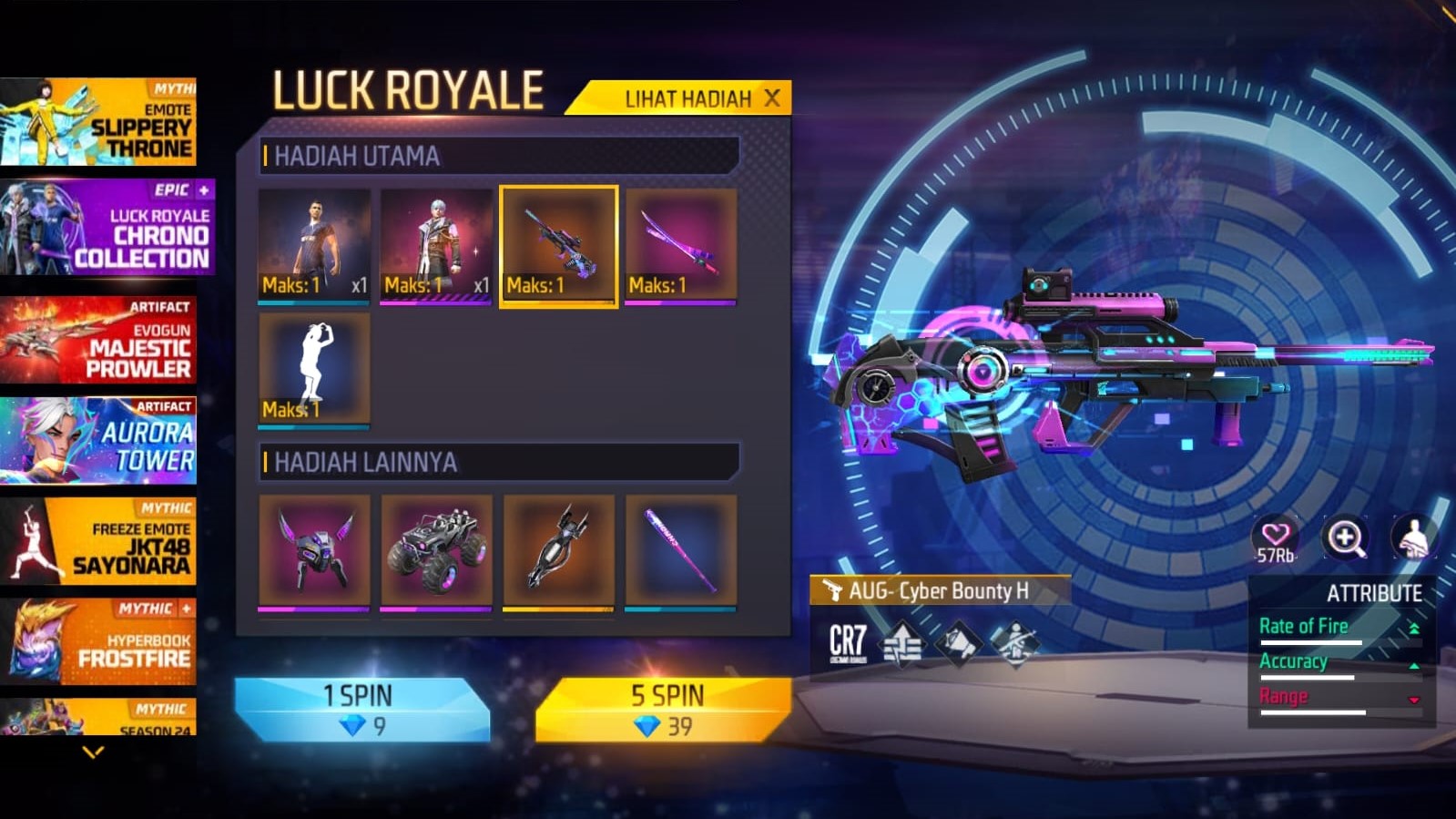The width and height of the screenshot is (1456, 819).
Task: Click the character preview silhouette icon
Action: click(x=1412, y=537)
